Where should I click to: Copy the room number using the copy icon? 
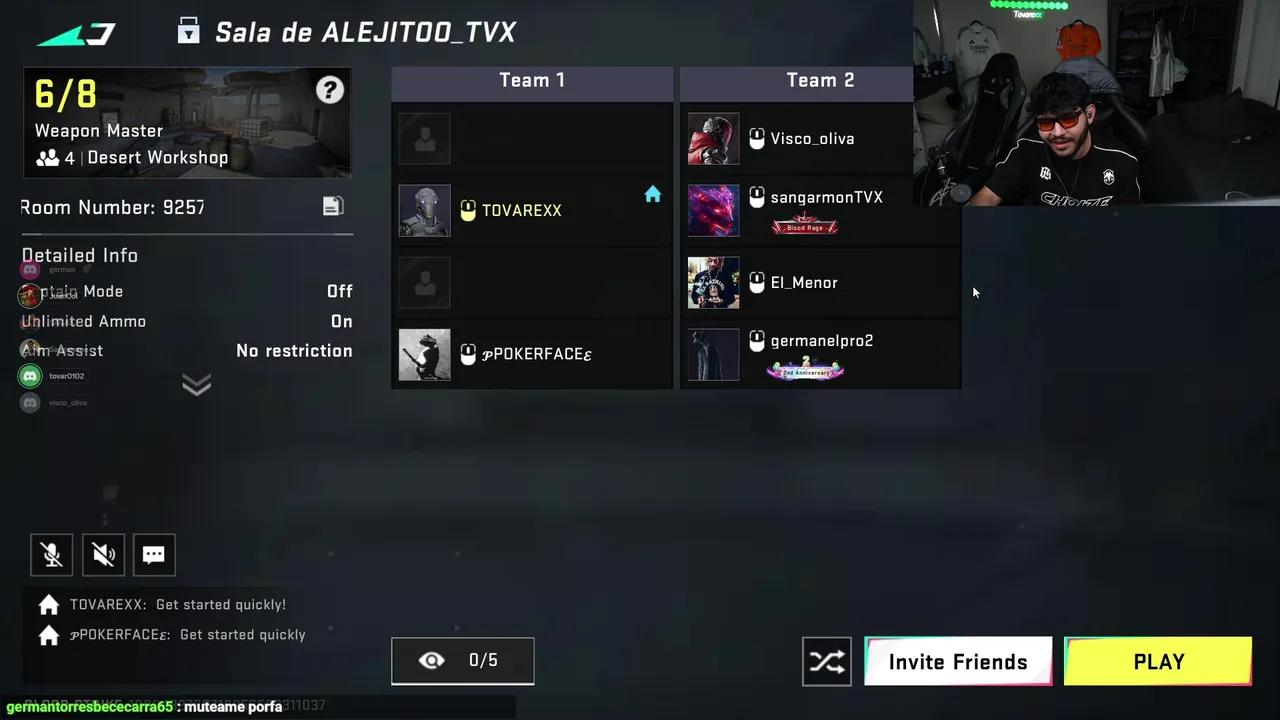pyautogui.click(x=332, y=205)
